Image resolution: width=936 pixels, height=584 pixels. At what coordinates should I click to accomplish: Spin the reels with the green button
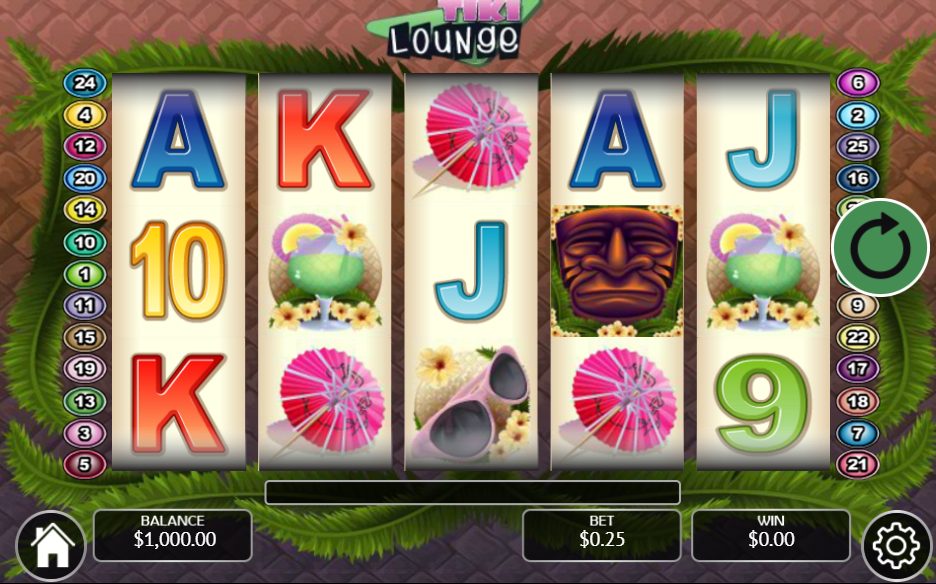click(880, 247)
